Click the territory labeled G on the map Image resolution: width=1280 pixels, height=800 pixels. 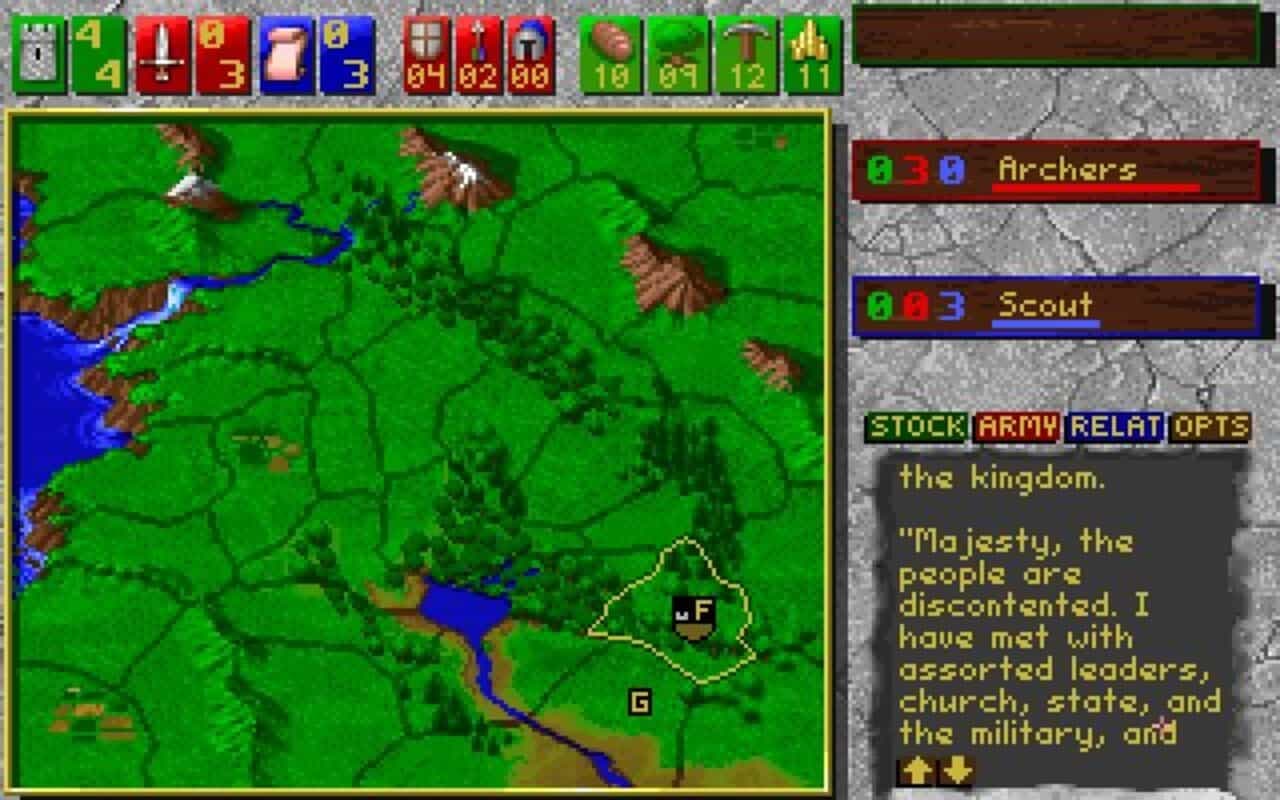tap(640, 703)
